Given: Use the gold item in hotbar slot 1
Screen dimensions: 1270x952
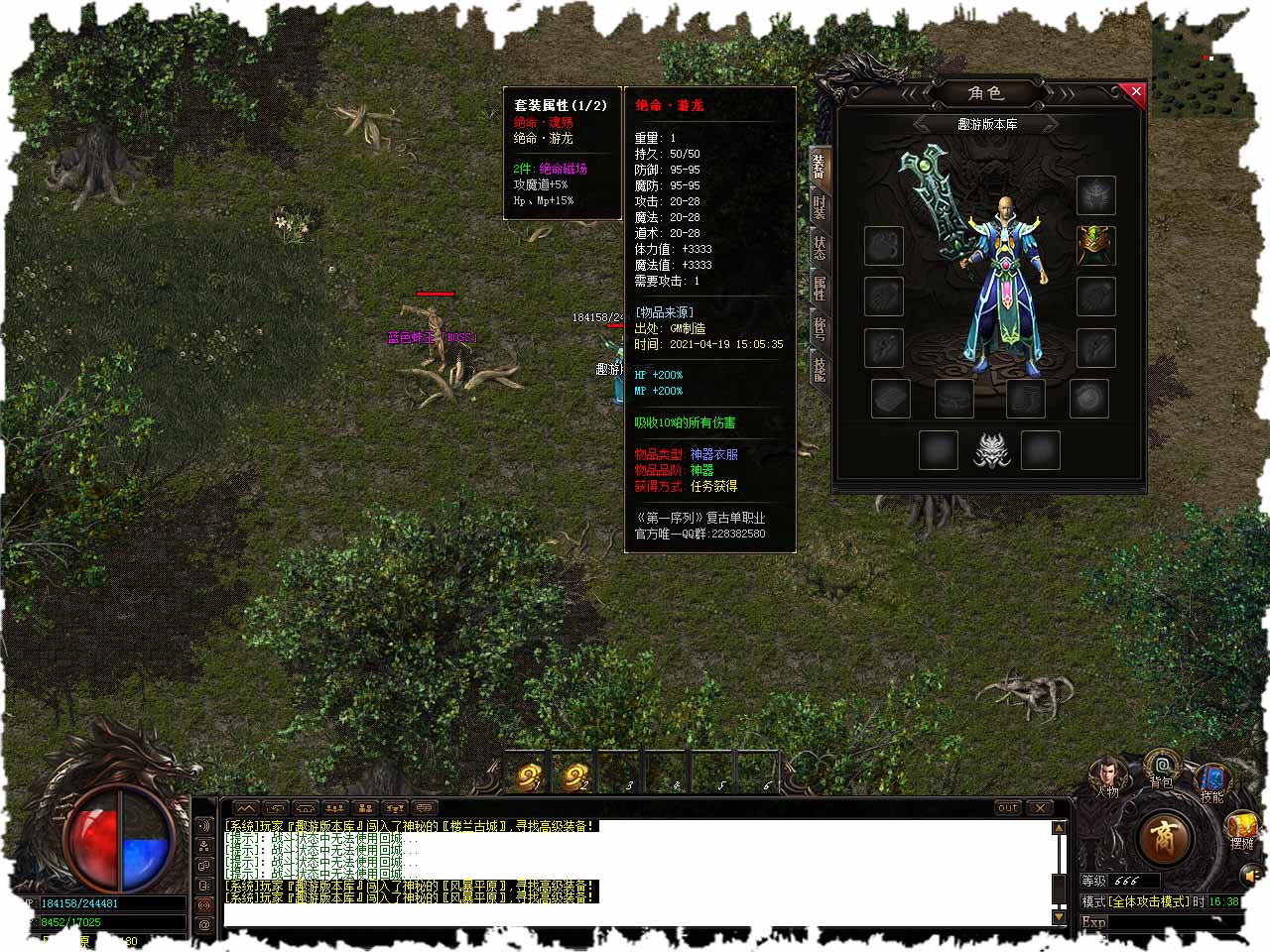Looking at the screenshot, I should 530,775.
